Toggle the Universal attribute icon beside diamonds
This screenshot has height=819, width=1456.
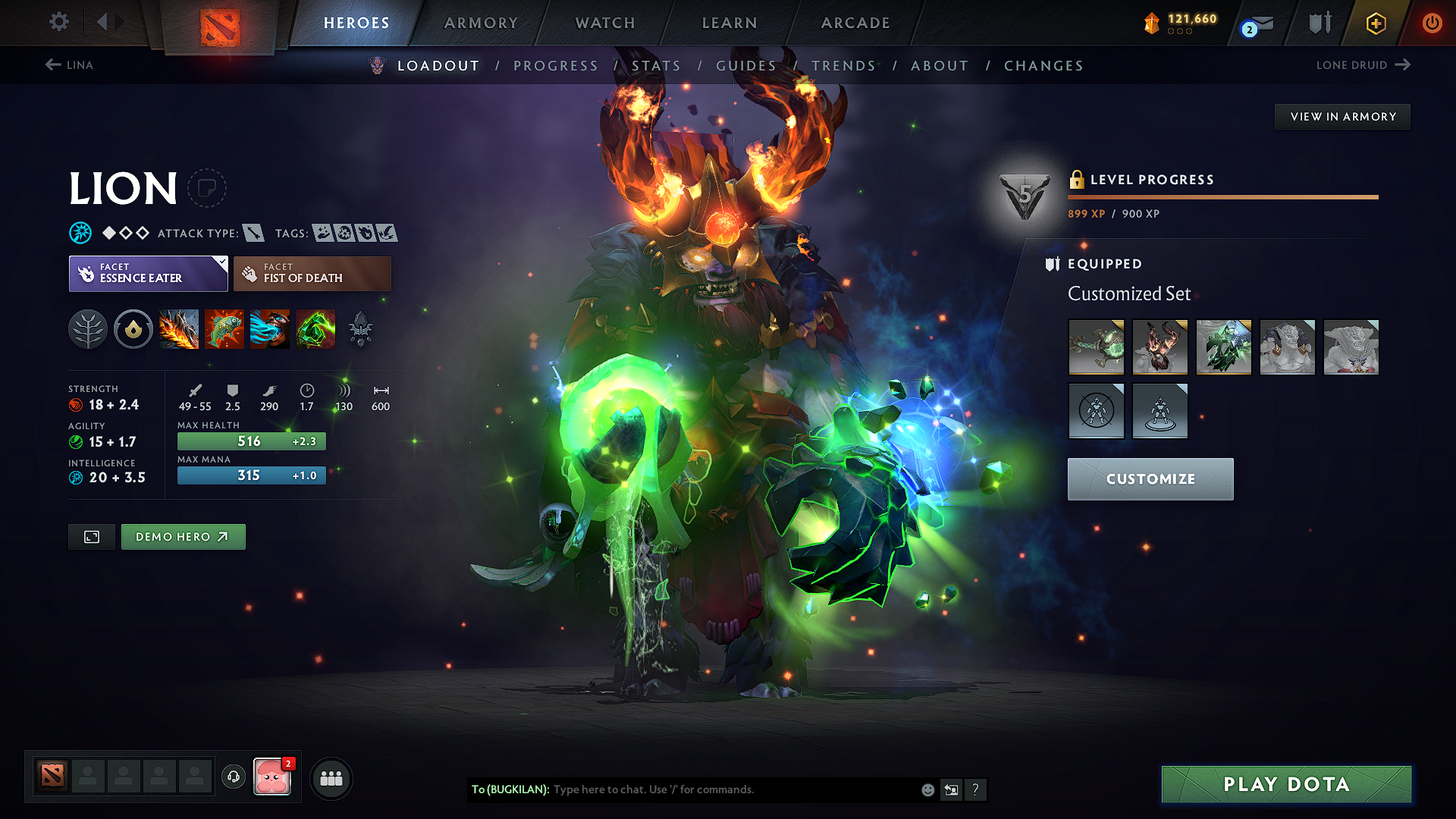pyautogui.click(x=81, y=233)
